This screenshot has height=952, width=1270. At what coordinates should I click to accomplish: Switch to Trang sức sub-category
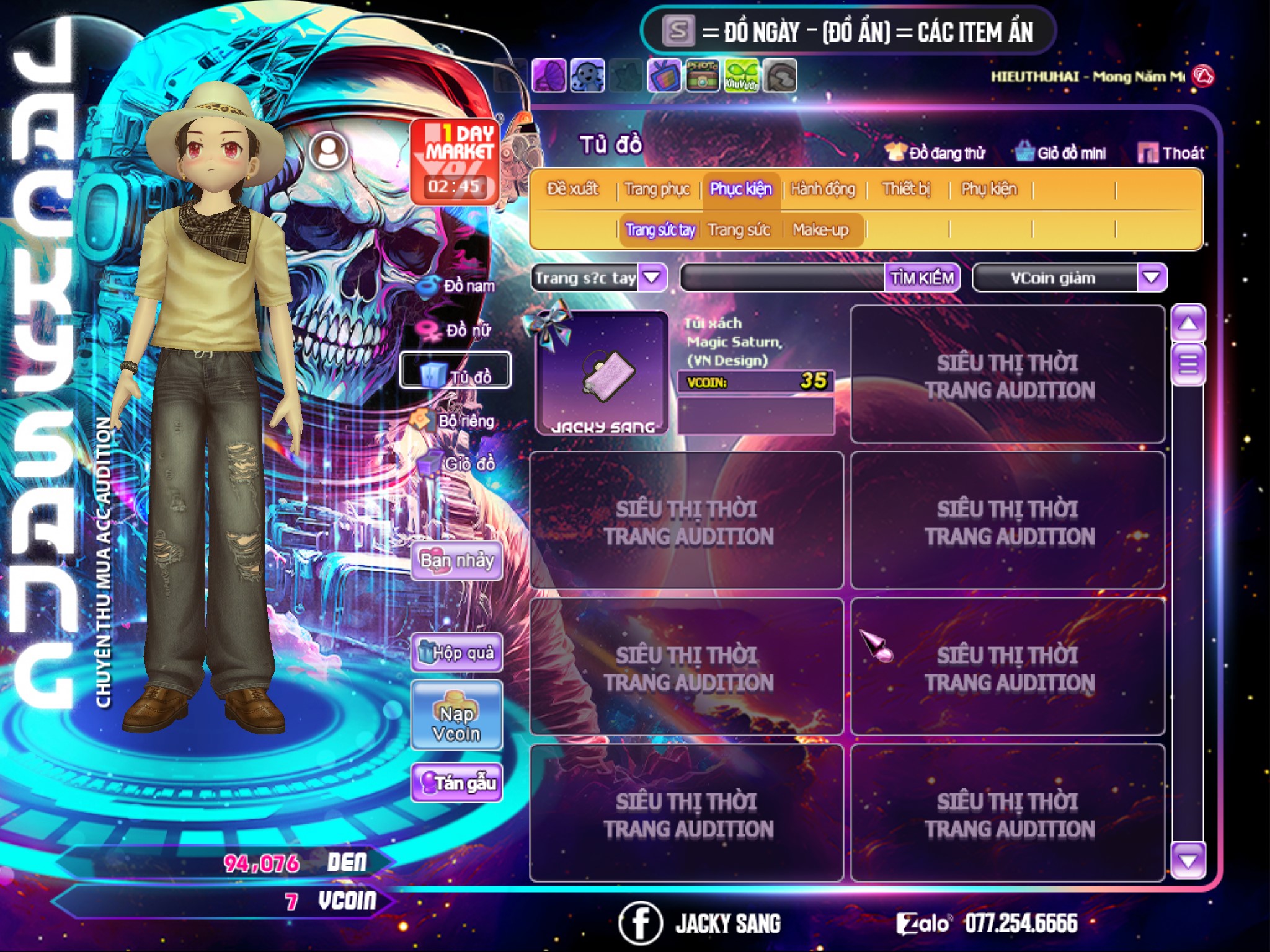click(739, 230)
